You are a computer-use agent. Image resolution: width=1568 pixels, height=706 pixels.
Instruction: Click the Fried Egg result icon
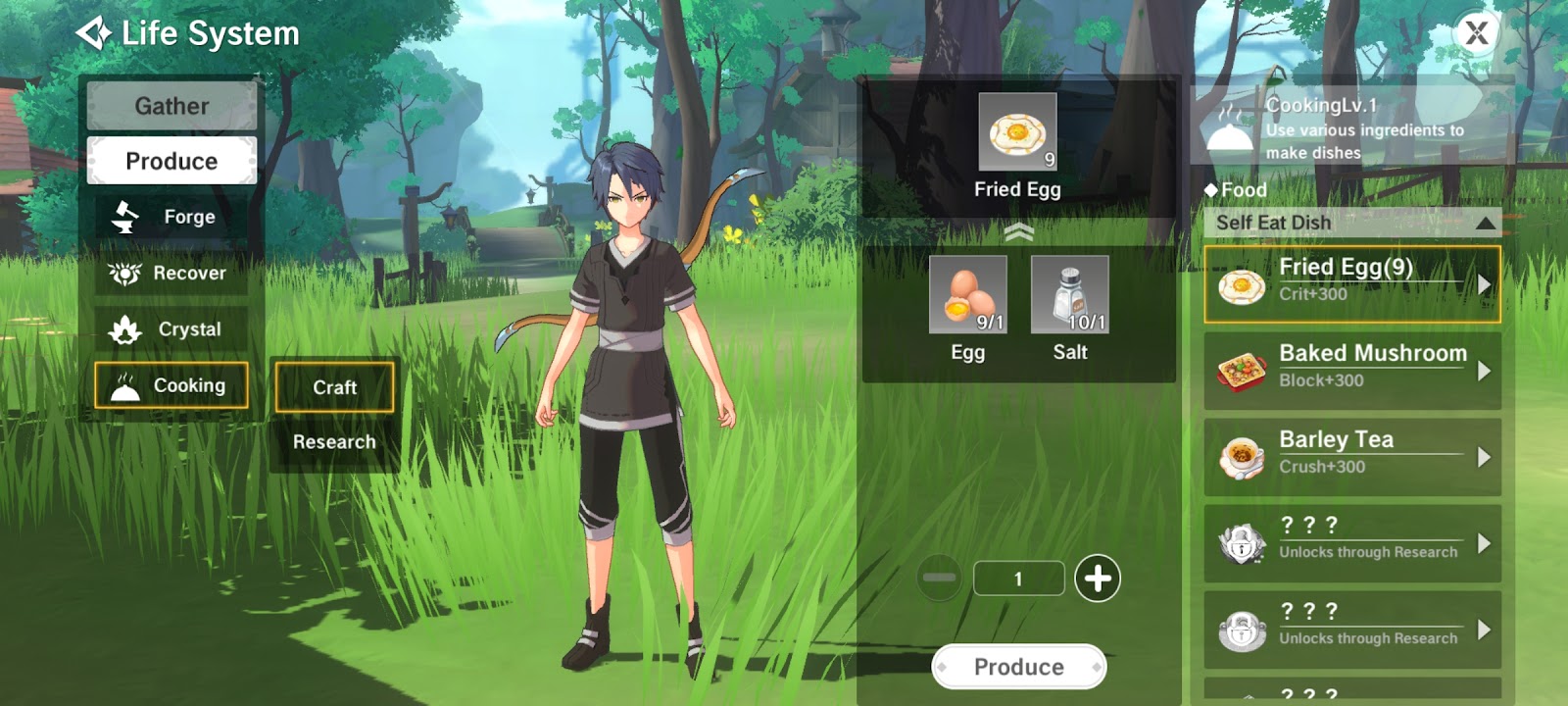pos(1017,132)
